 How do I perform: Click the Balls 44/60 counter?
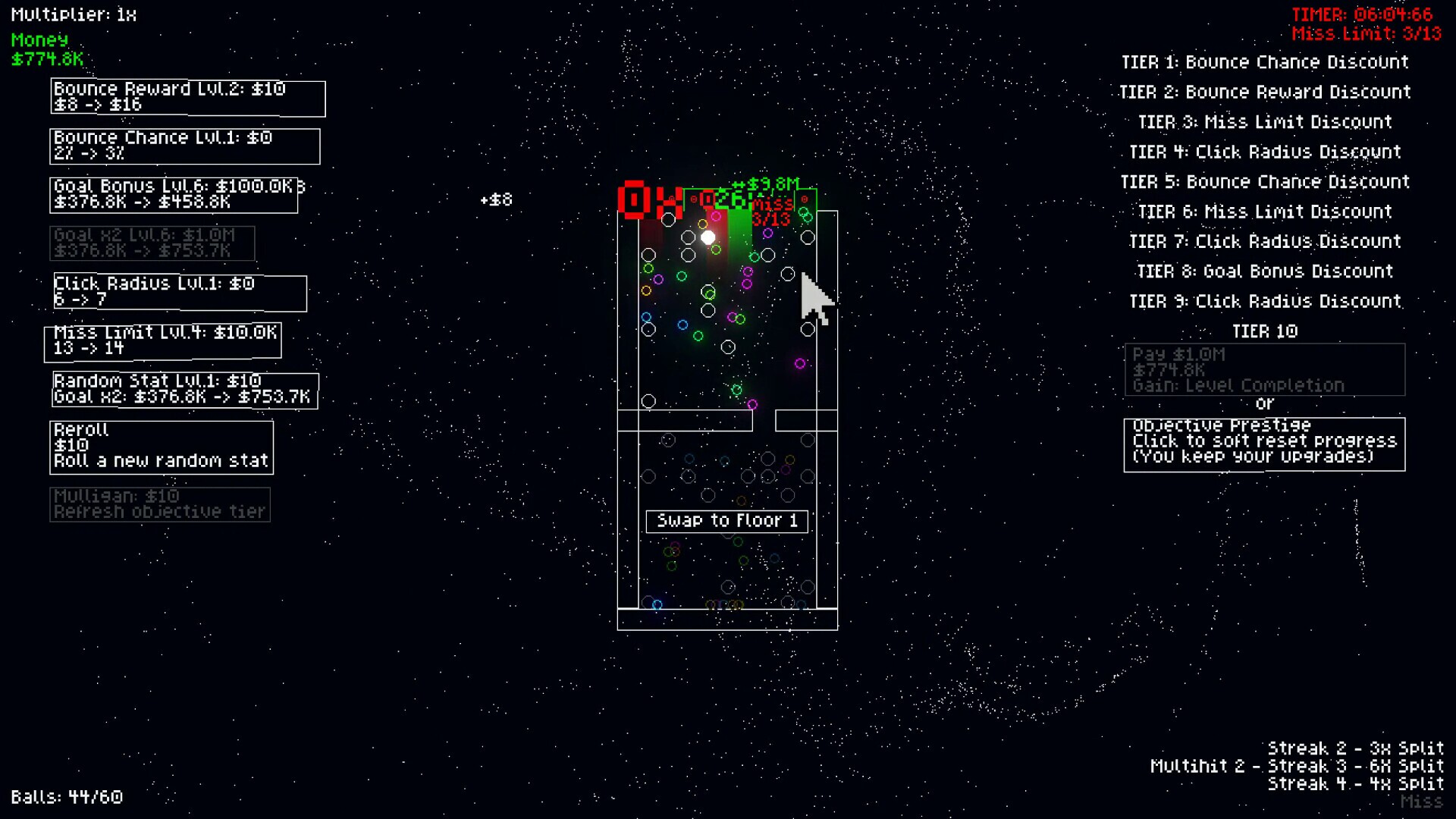68,797
